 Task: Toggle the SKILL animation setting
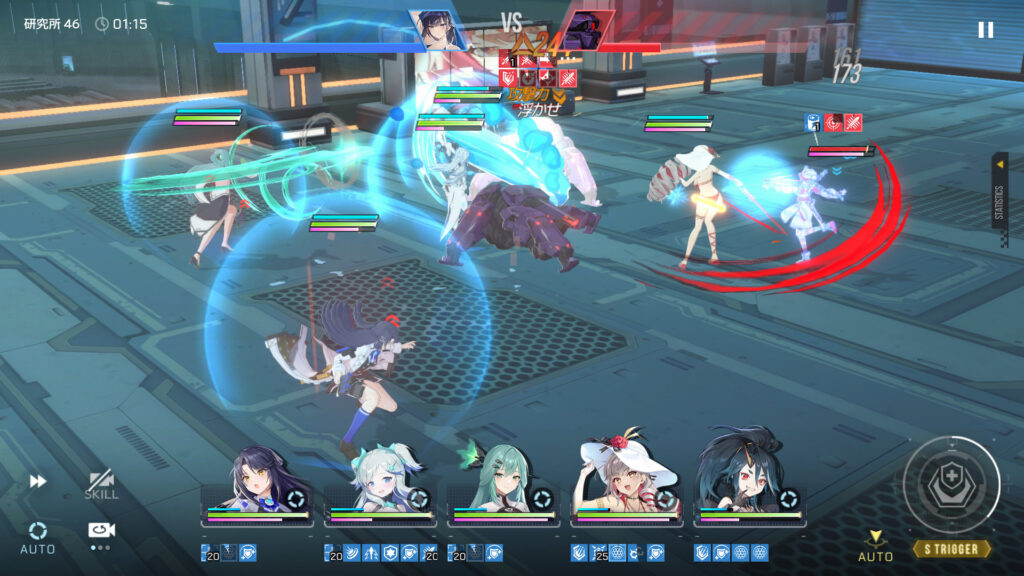101,485
